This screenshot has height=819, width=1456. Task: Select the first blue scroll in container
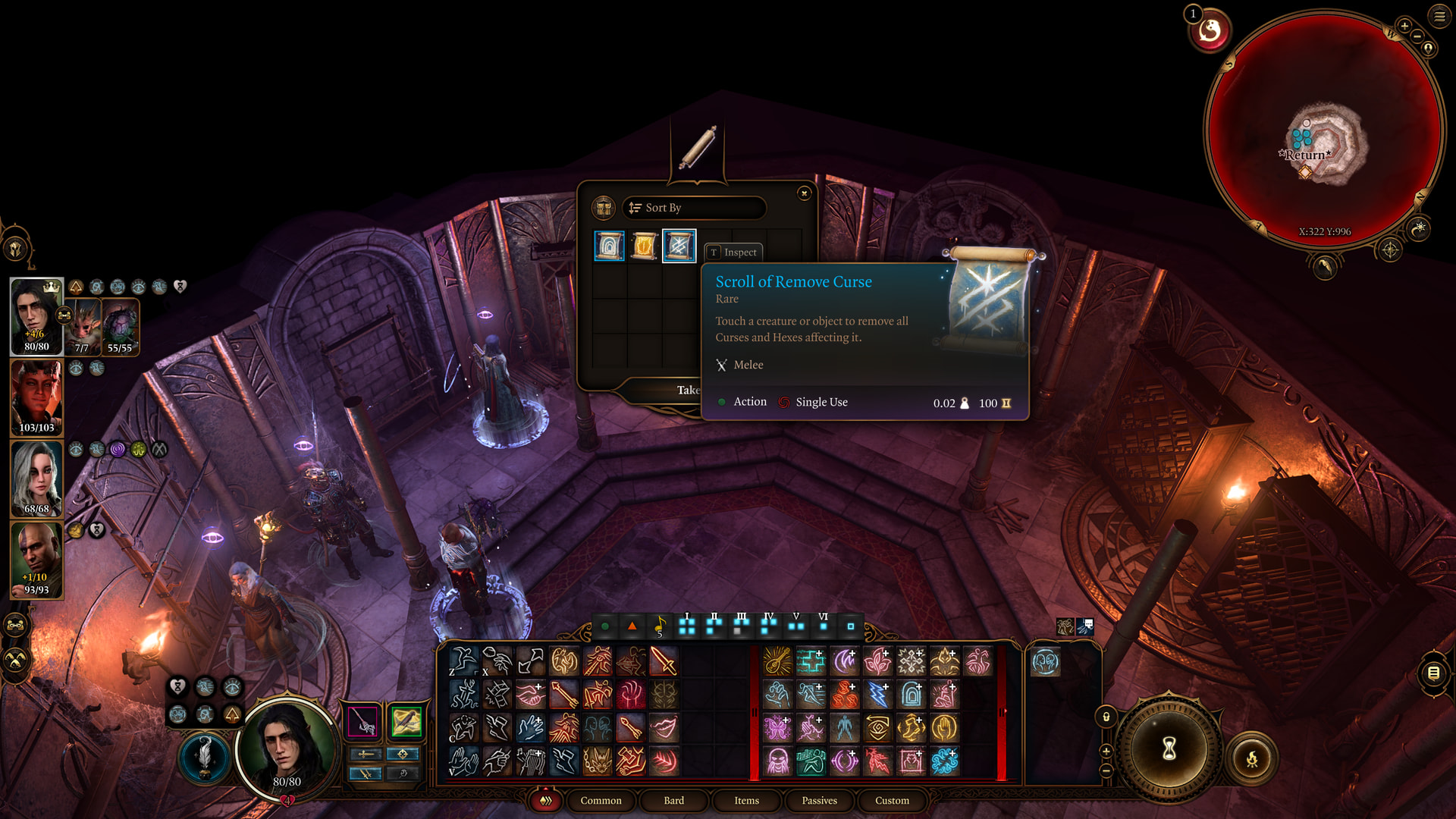(609, 246)
